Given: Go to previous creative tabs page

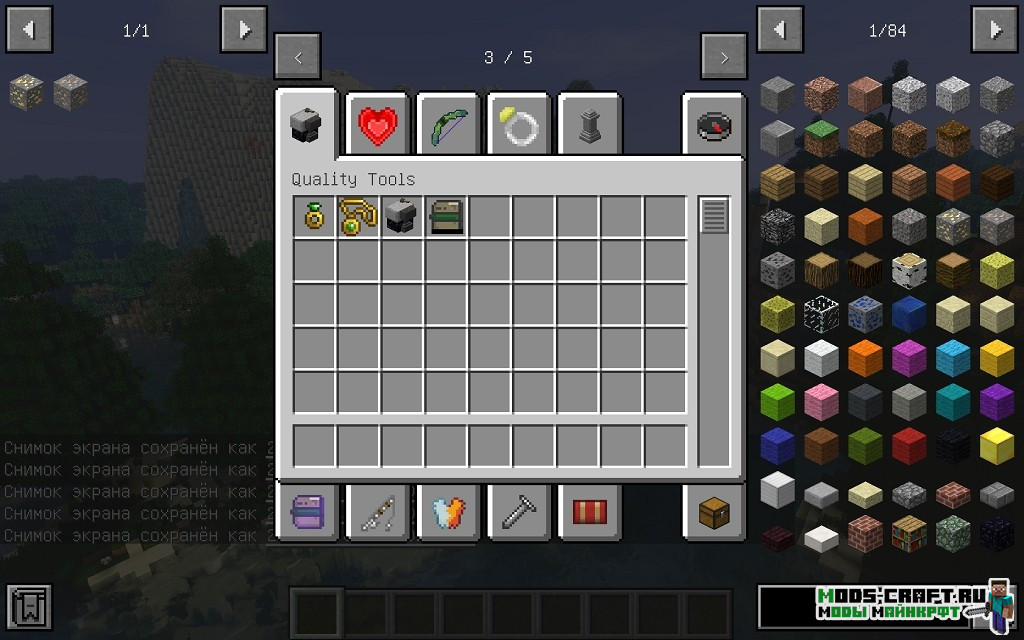Looking at the screenshot, I should coord(298,57).
